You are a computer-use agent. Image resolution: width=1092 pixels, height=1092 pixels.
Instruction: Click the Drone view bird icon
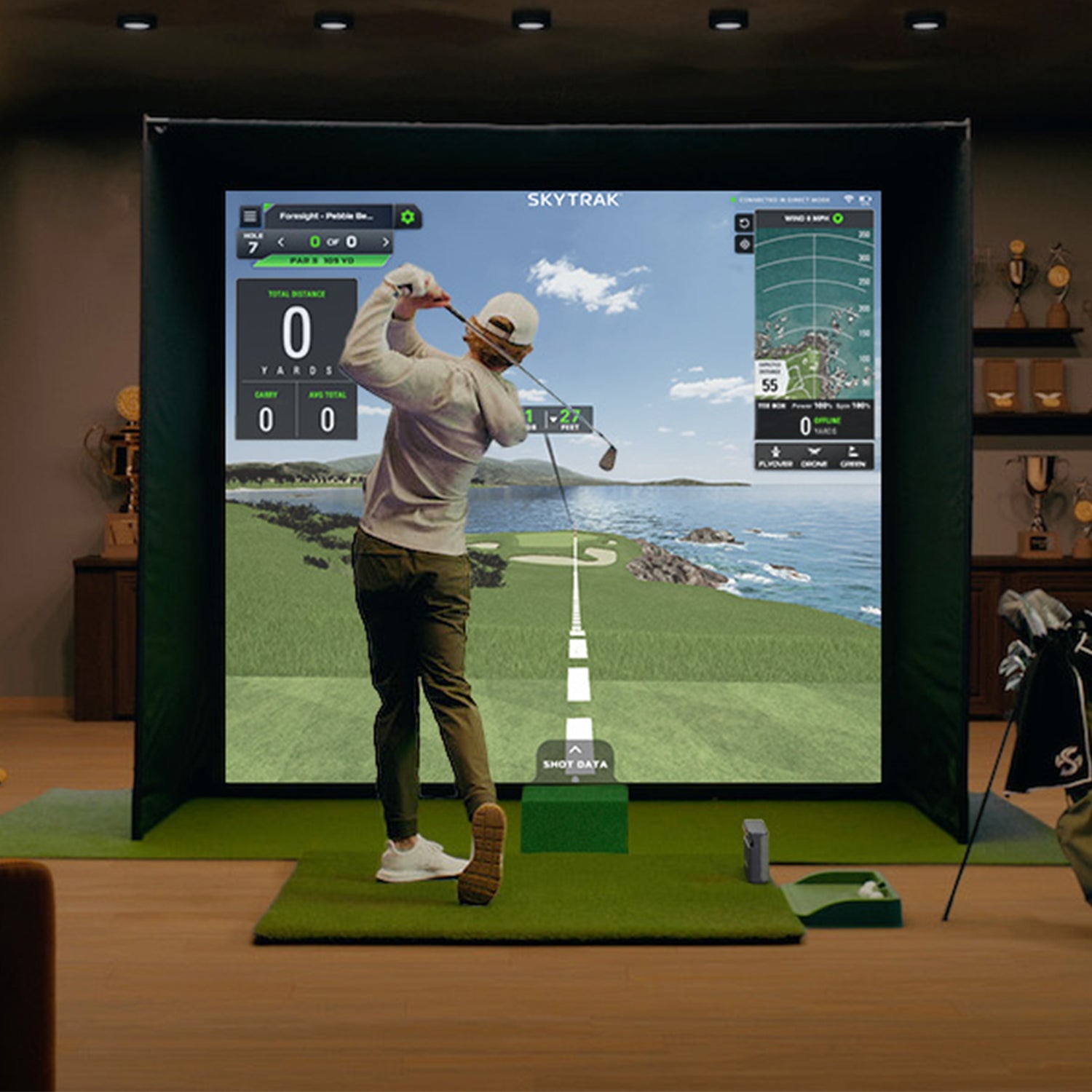click(813, 454)
